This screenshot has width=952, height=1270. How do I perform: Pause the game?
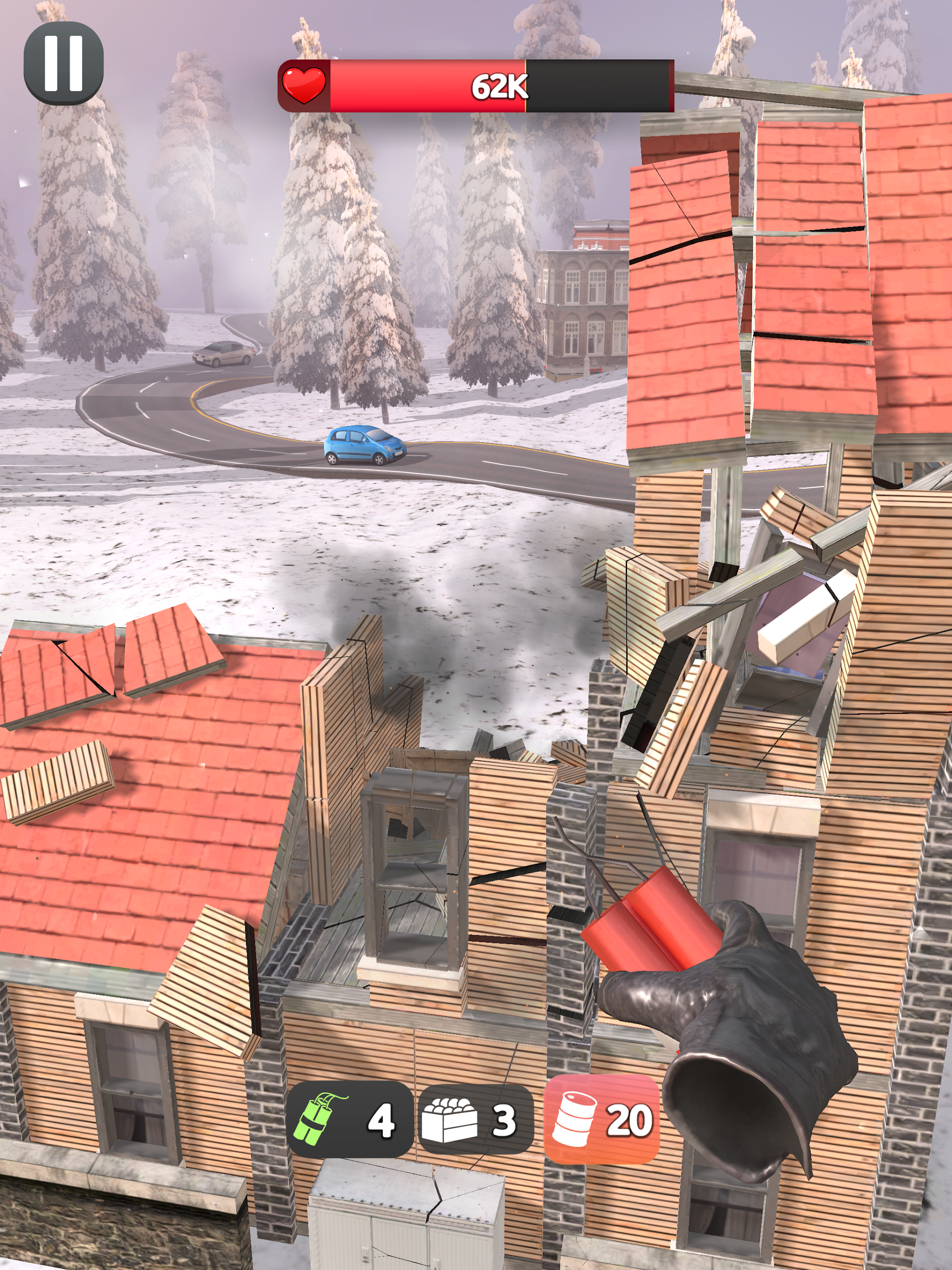[x=63, y=63]
